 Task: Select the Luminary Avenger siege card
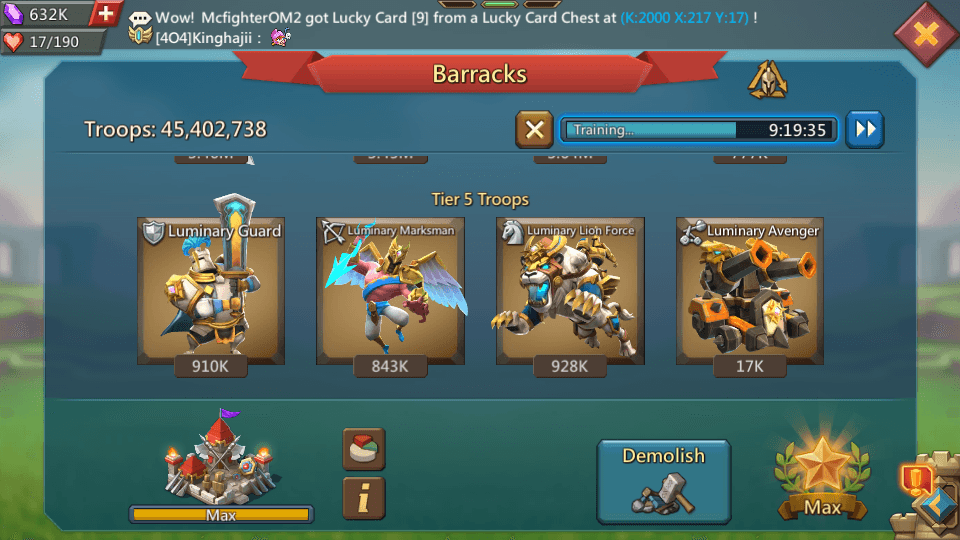pyautogui.click(x=750, y=291)
